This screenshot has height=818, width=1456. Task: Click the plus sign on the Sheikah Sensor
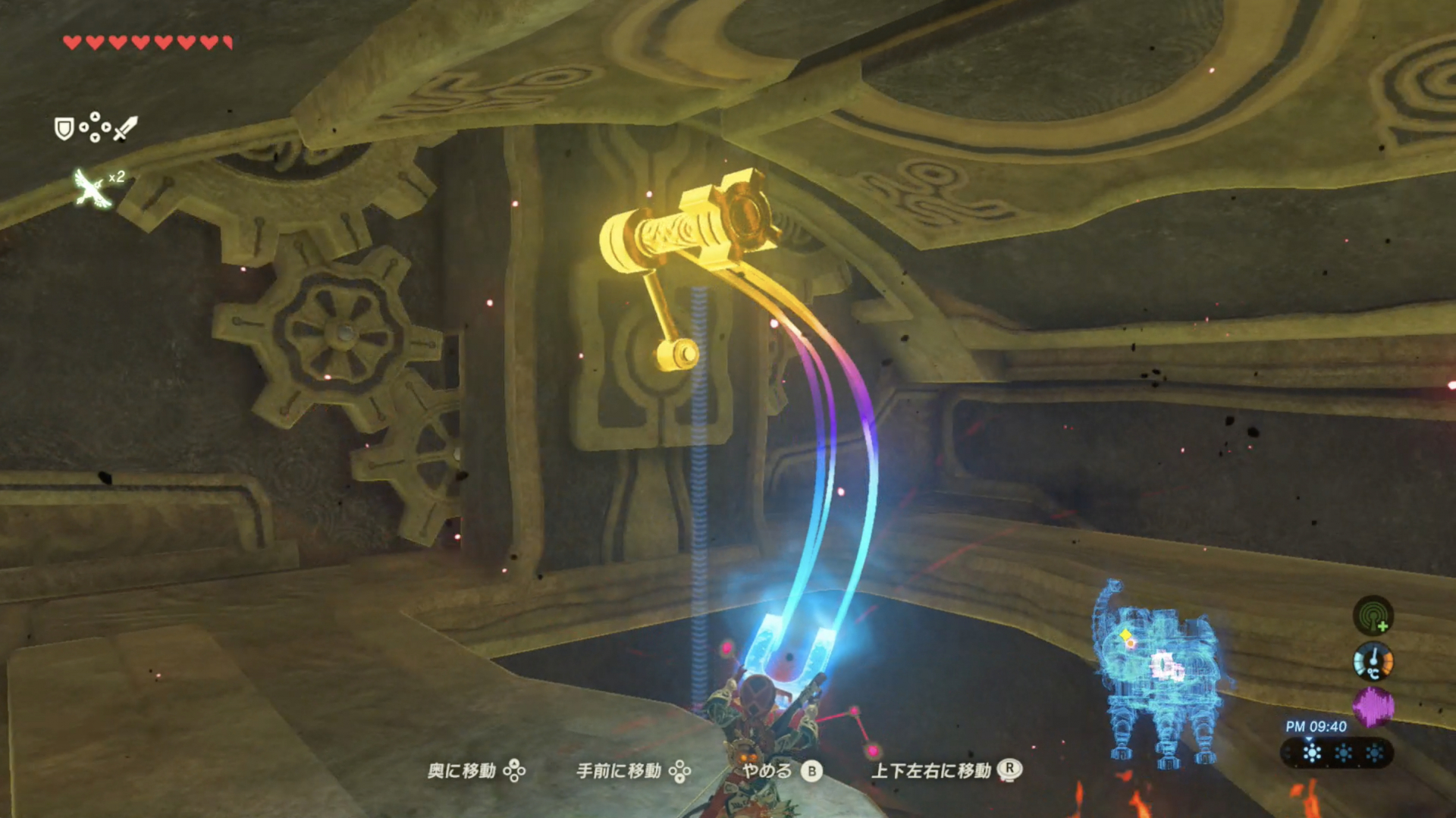[1382, 626]
